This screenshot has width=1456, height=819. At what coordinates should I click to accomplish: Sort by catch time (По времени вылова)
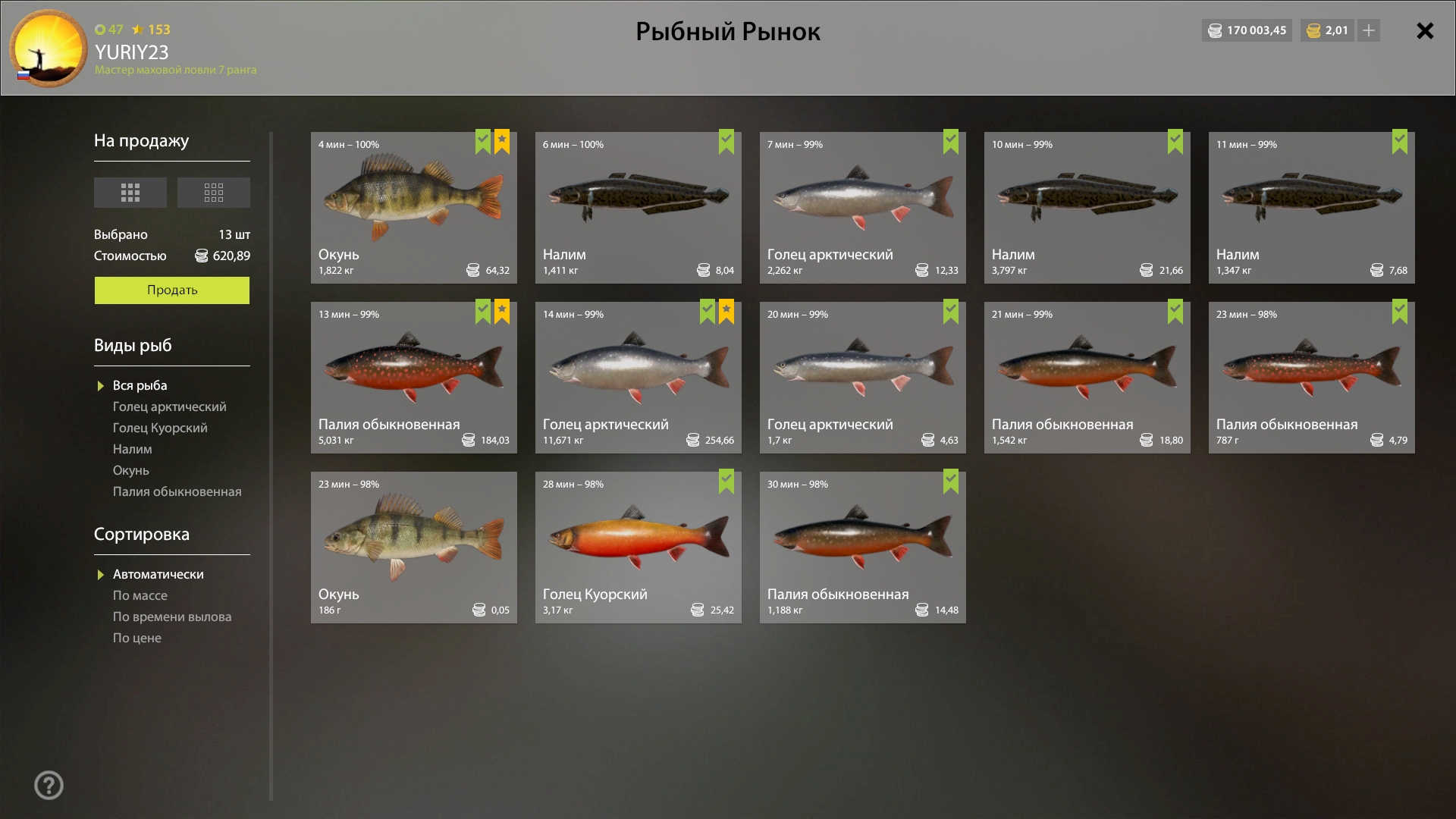172,617
